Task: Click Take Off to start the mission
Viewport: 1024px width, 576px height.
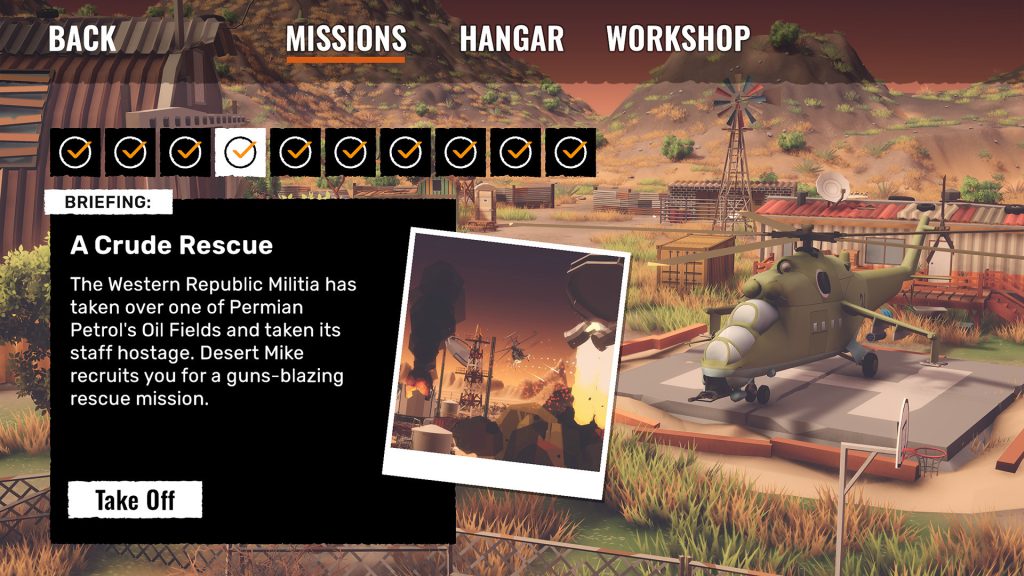Action: click(135, 500)
